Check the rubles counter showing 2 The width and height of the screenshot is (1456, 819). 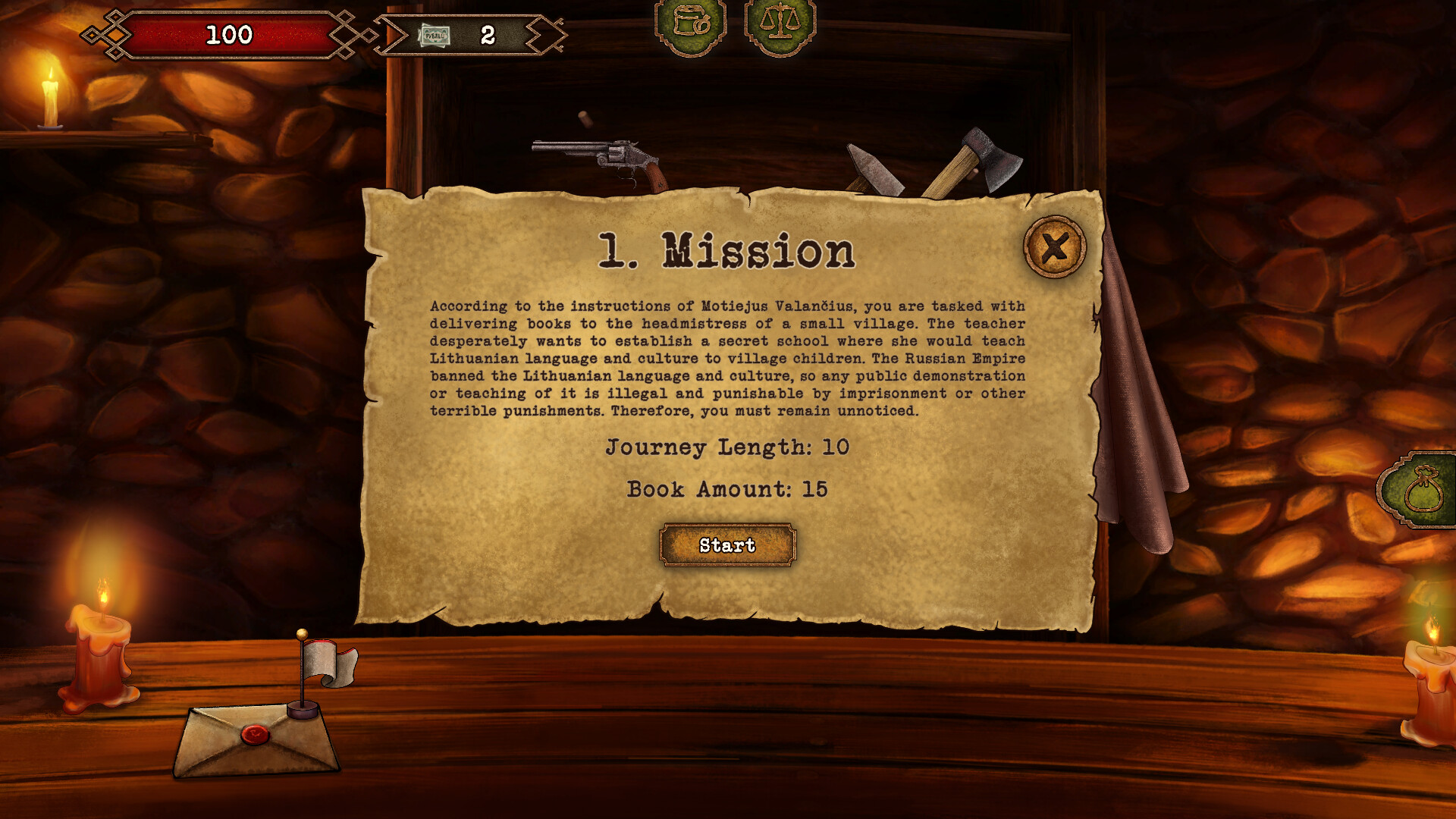487,33
